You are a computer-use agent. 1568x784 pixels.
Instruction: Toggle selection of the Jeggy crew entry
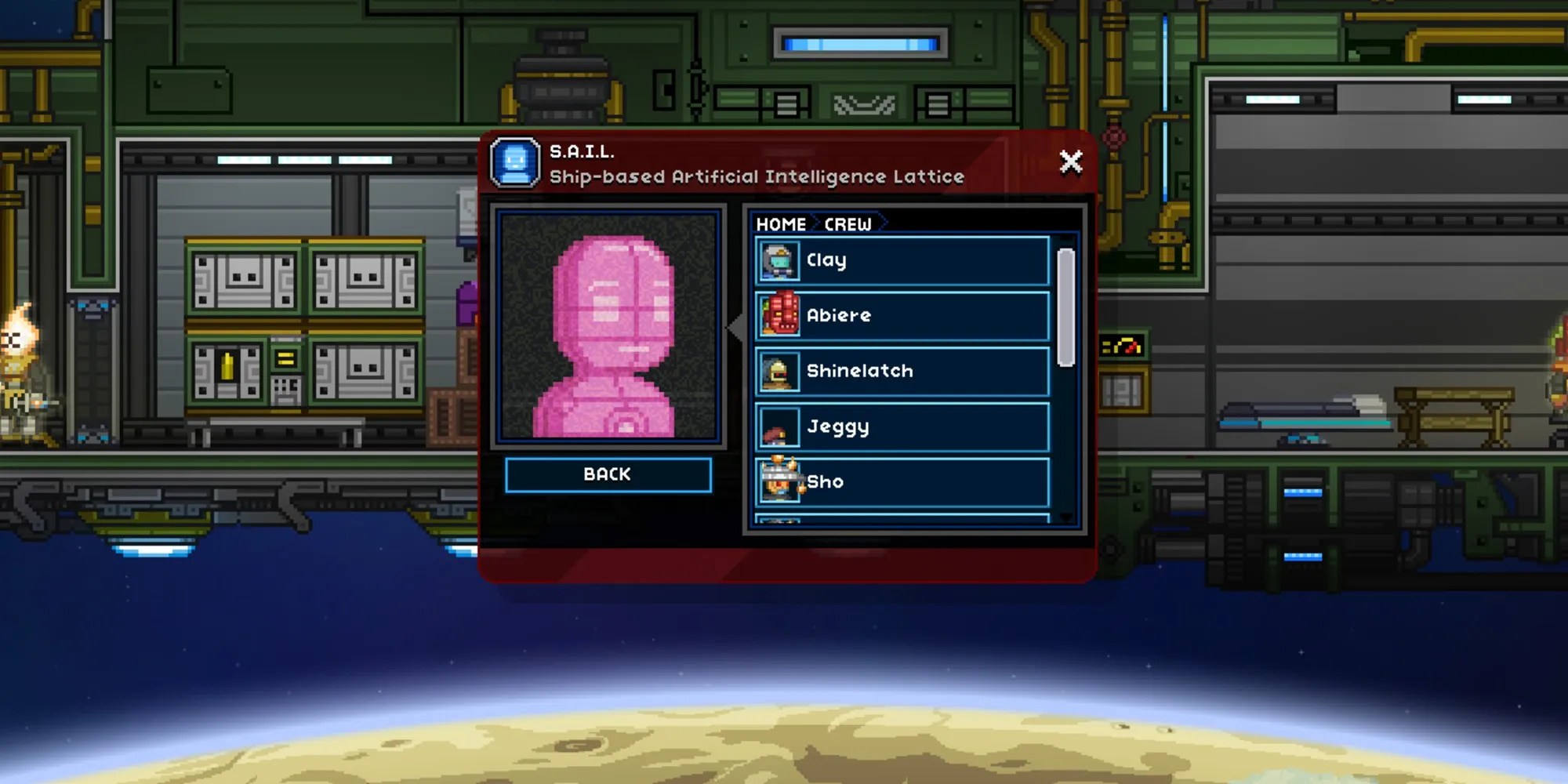click(902, 427)
